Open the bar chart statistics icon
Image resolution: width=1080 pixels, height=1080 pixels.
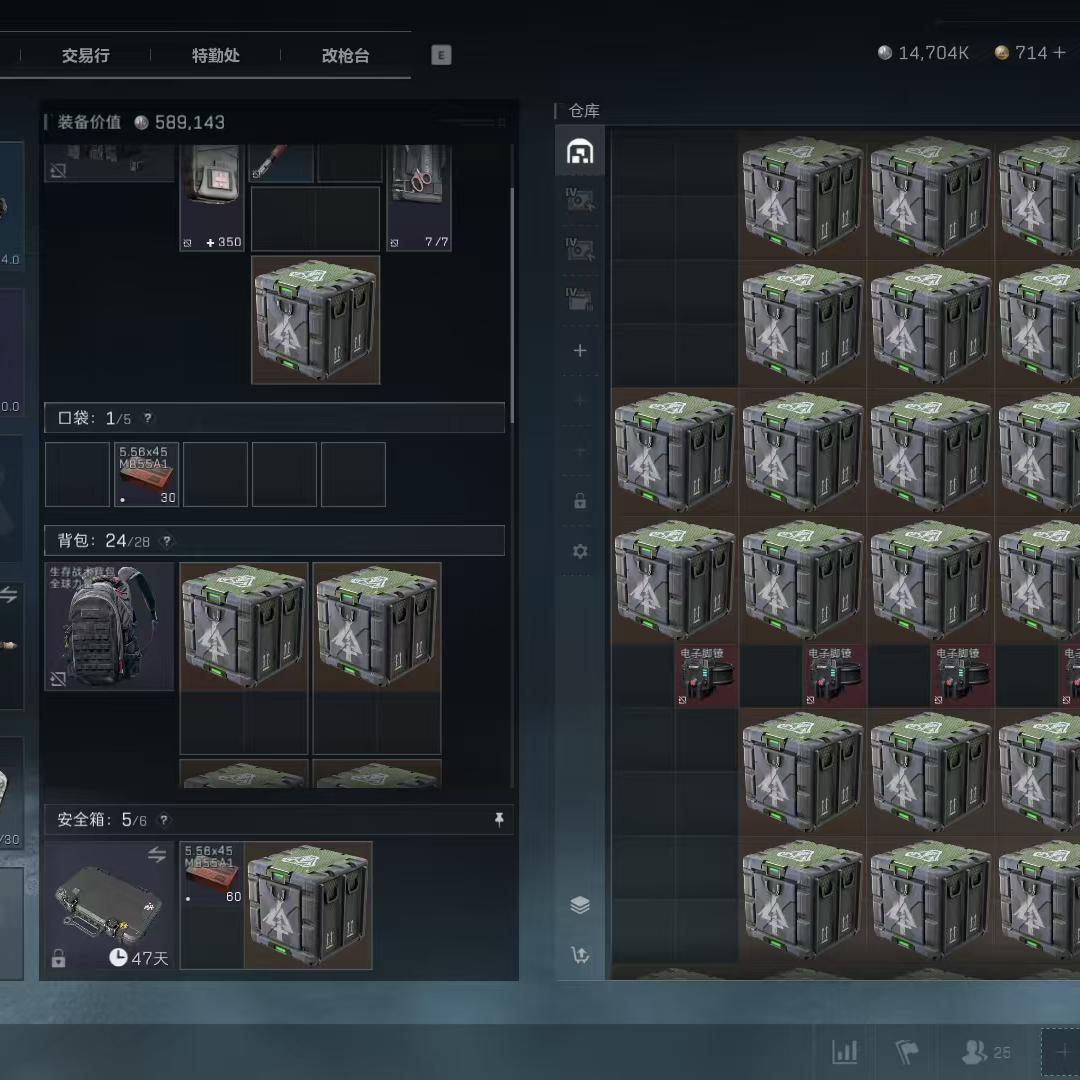[x=845, y=1052]
